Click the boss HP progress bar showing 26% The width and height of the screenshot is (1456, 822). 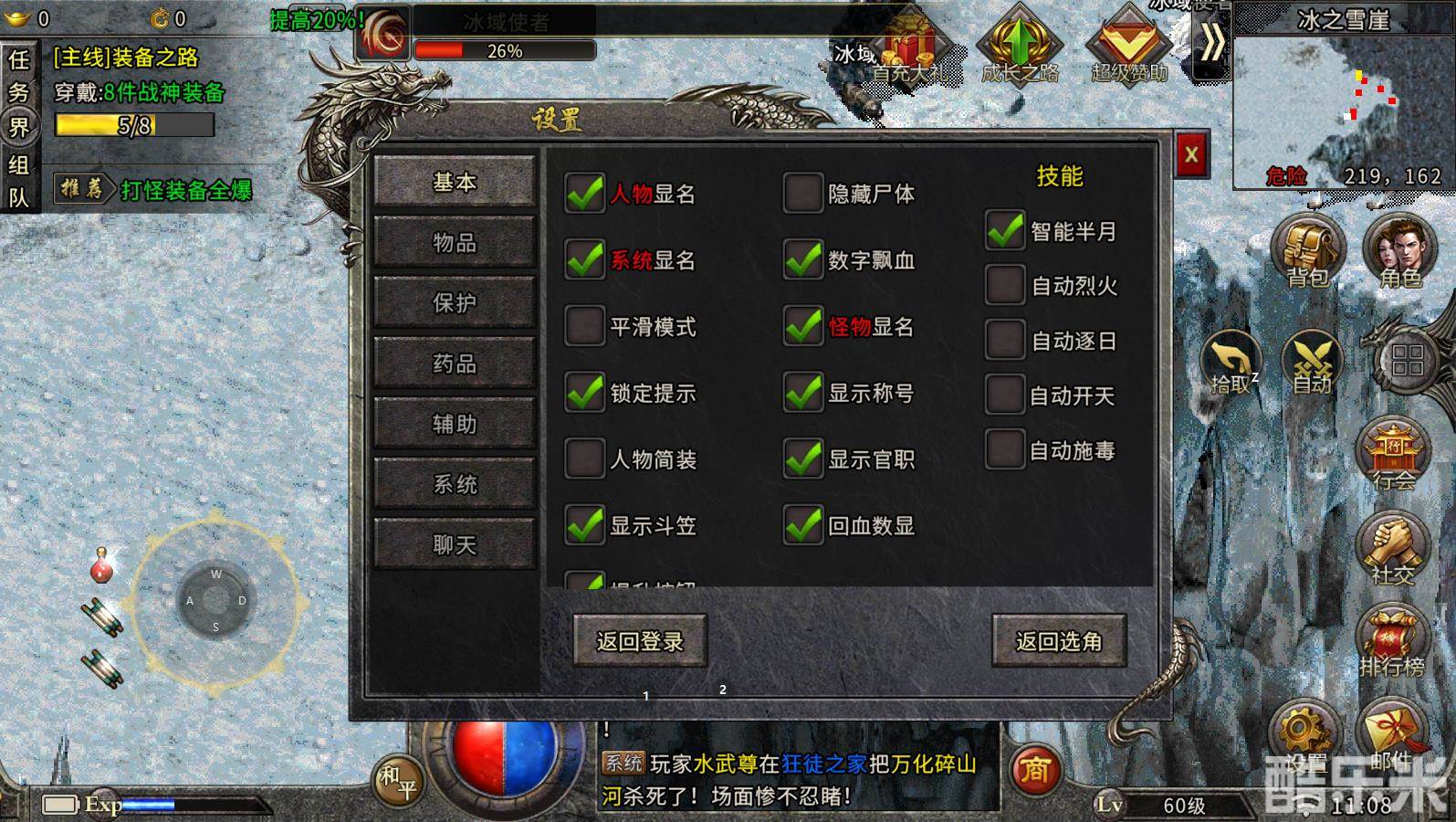[505, 52]
